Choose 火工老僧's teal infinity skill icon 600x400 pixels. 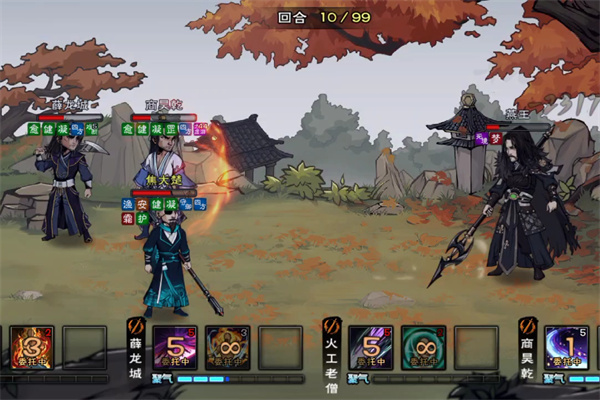point(423,348)
